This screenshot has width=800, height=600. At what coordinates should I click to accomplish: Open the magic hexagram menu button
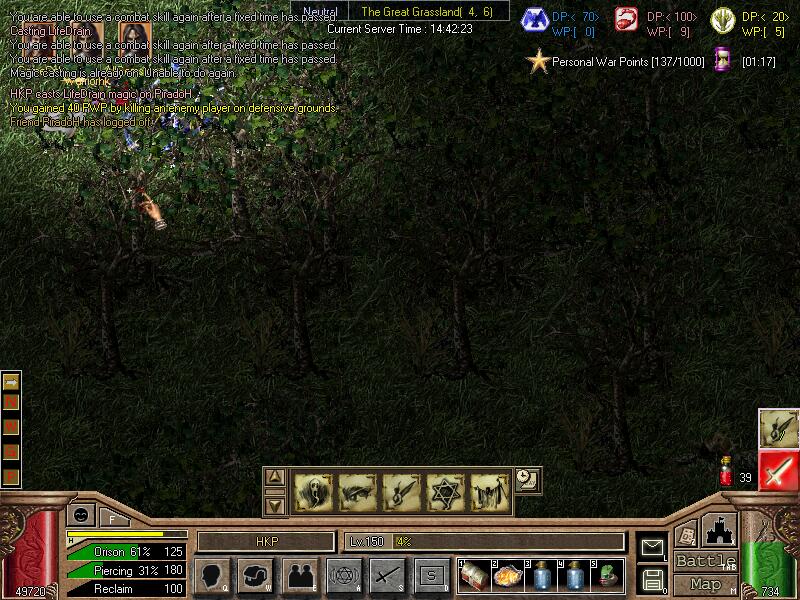click(343, 576)
